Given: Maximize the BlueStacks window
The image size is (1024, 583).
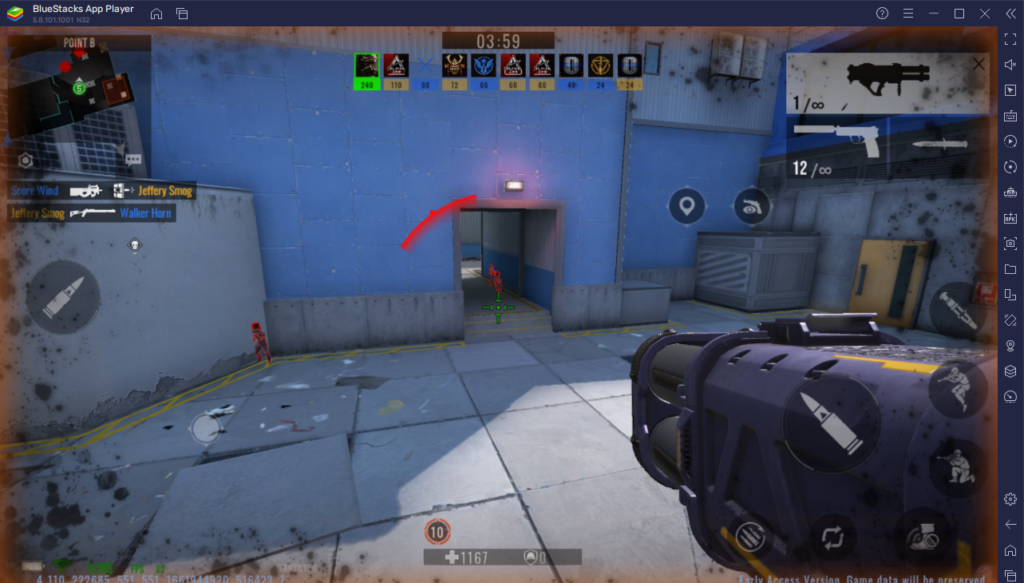Looking at the screenshot, I should [x=959, y=14].
